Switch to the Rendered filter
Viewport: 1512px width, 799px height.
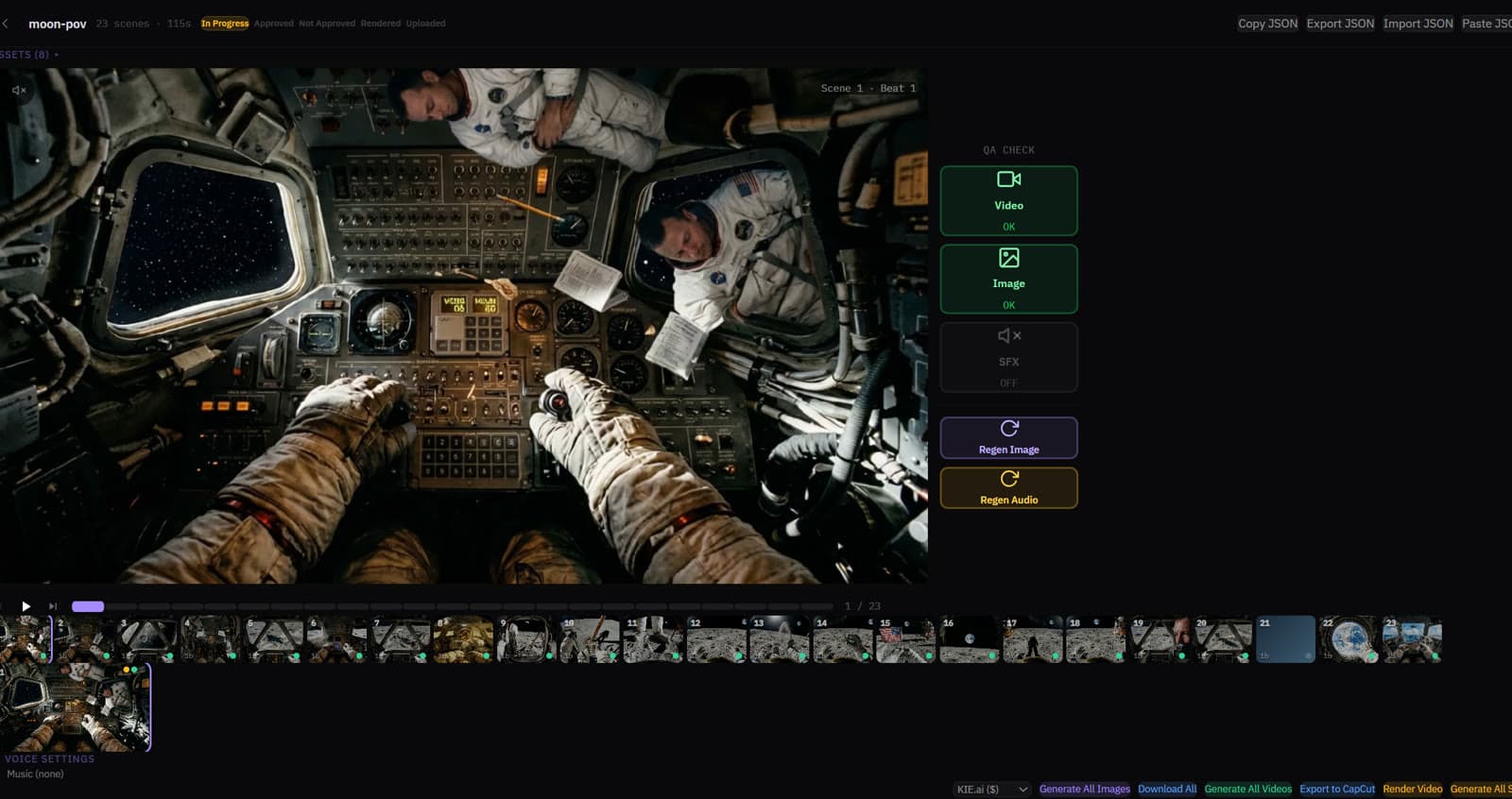pyautogui.click(x=381, y=23)
